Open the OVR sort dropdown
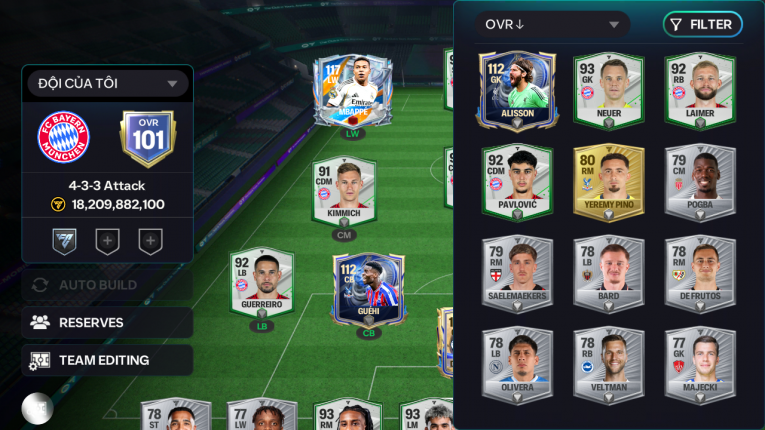Image resolution: width=765 pixels, height=430 pixels. click(552, 25)
